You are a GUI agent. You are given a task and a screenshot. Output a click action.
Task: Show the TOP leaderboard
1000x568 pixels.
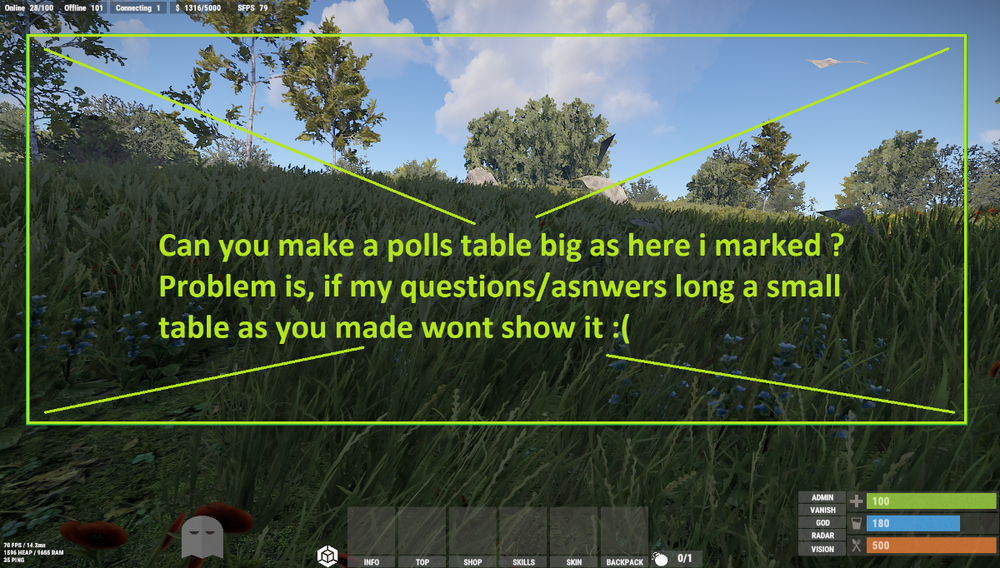(422, 562)
